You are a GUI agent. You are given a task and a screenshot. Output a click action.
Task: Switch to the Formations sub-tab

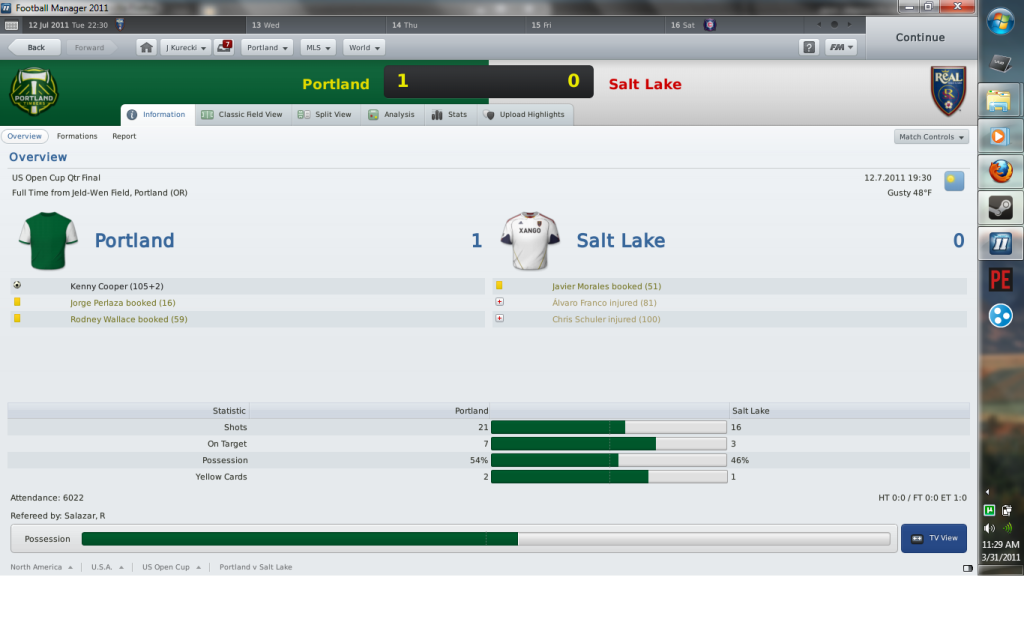tap(77, 136)
